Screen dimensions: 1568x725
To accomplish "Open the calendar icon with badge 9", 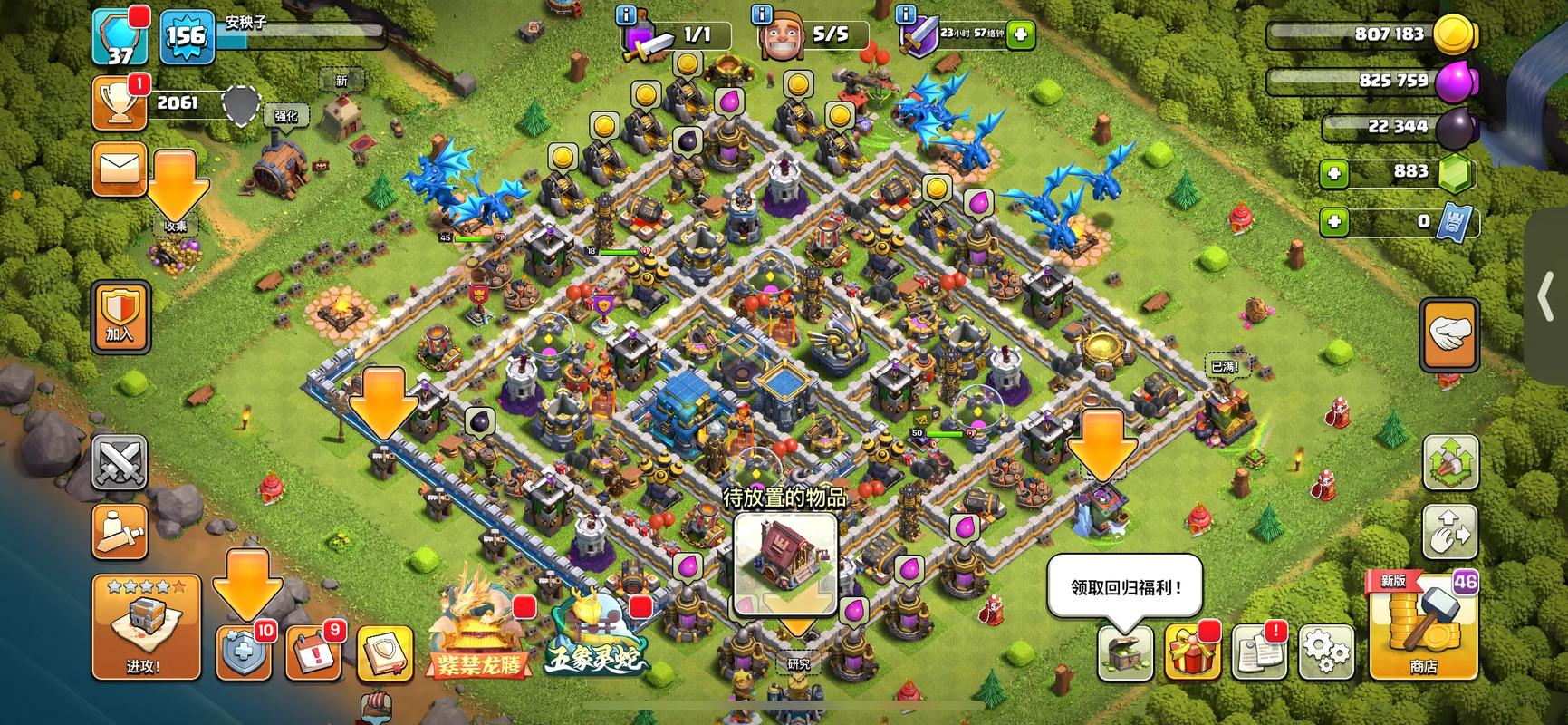I will [x=313, y=652].
